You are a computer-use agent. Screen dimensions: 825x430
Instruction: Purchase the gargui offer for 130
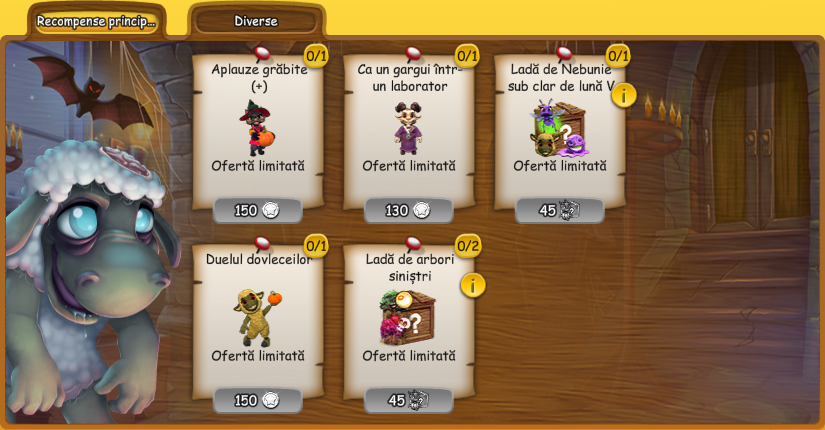[x=409, y=210]
